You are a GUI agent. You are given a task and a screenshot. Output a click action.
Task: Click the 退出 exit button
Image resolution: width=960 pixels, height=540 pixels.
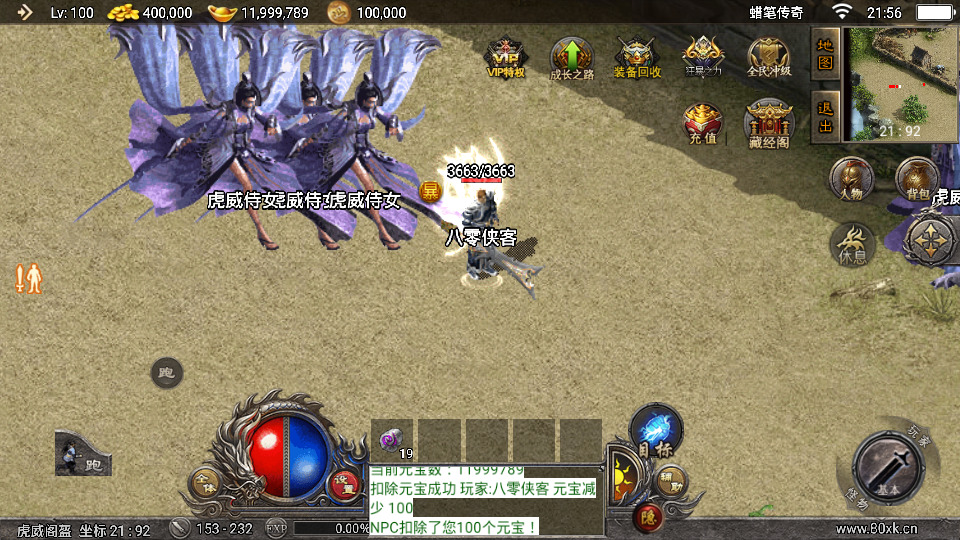pyautogui.click(x=825, y=116)
